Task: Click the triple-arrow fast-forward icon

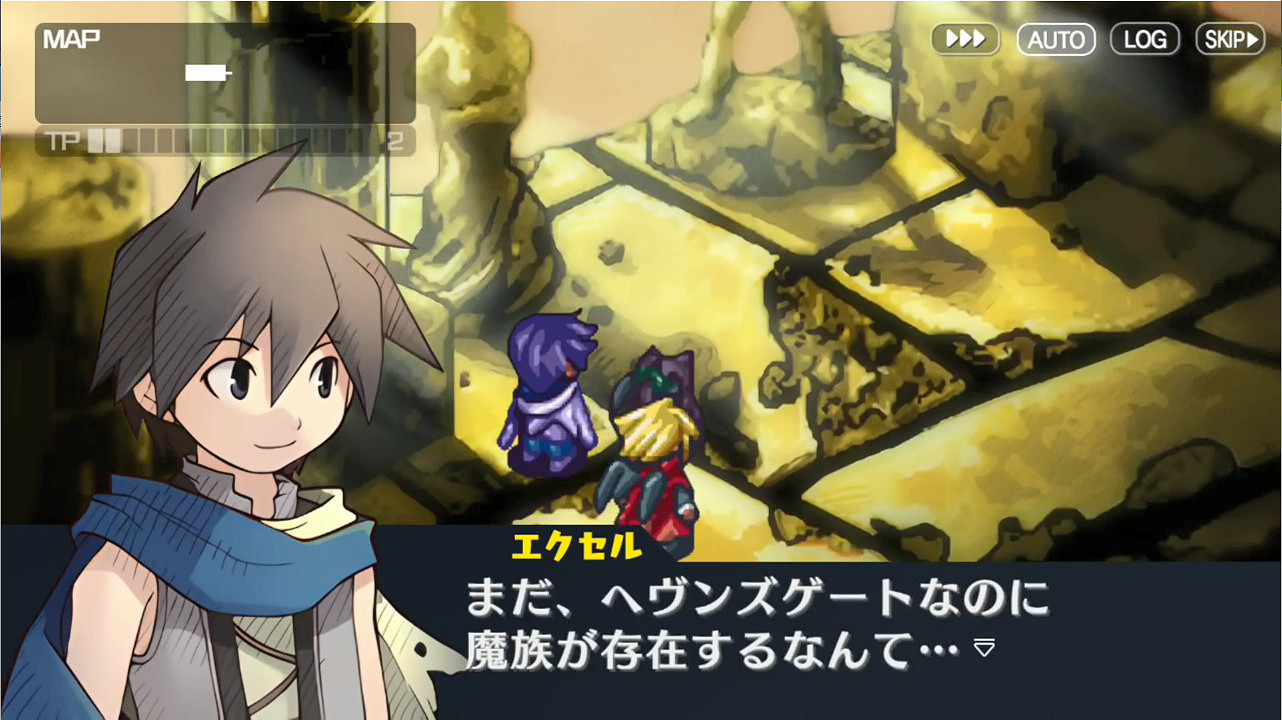Action: tap(963, 39)
